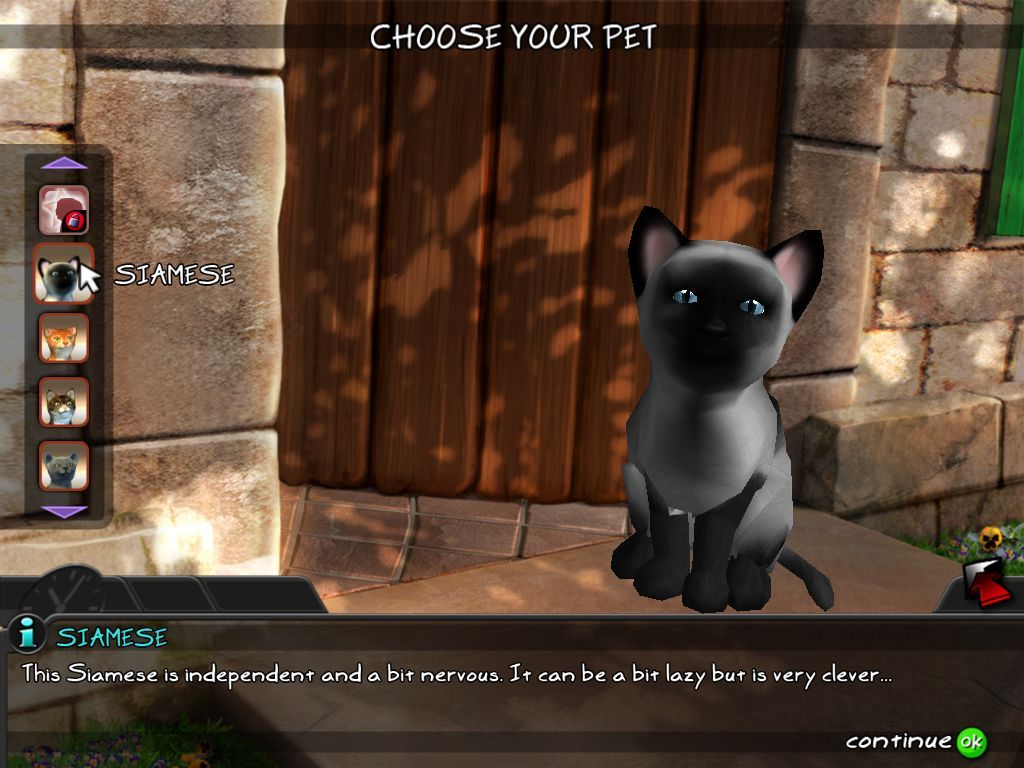Click the locked pet thumbnail with padlock
Image resolution: width=1024 pixels, height=768 pixels.
pos(64,210)
